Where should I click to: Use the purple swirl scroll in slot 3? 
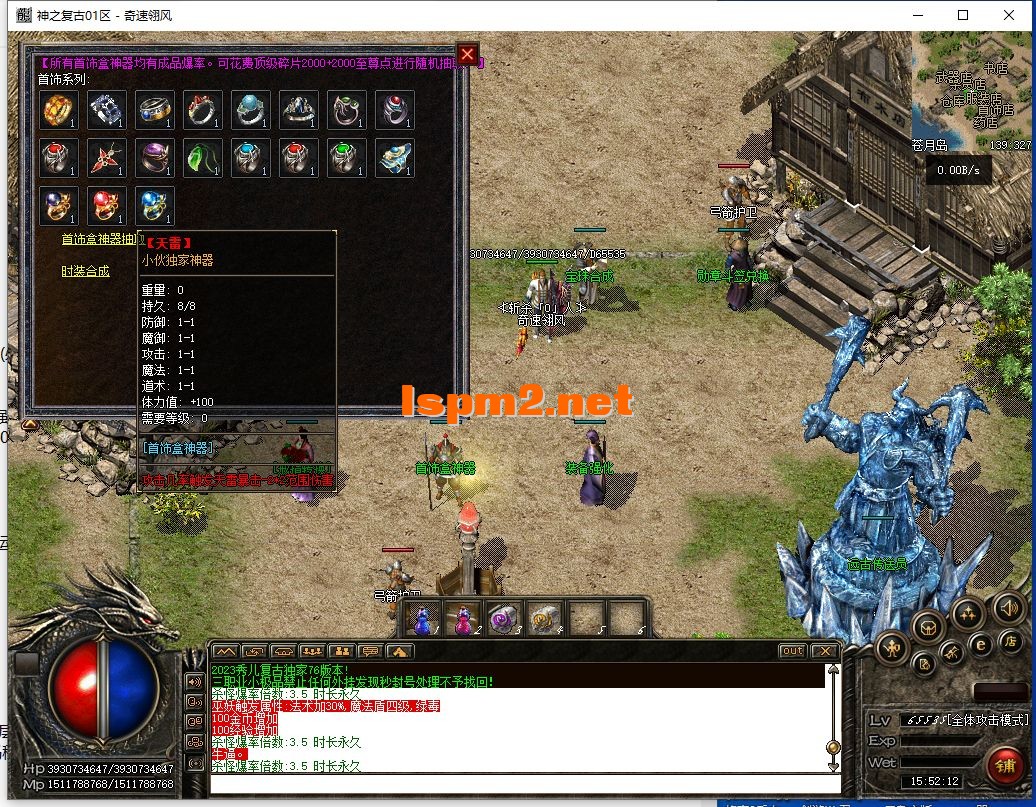point(502,619)
